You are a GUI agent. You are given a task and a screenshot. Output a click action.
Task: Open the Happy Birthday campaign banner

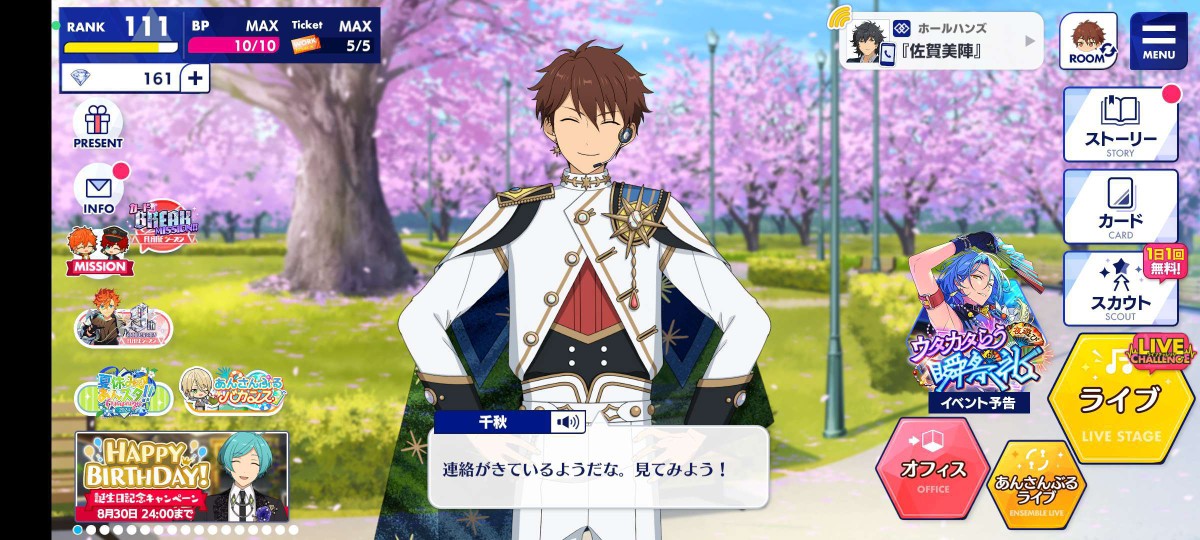[x=181, y=476]
